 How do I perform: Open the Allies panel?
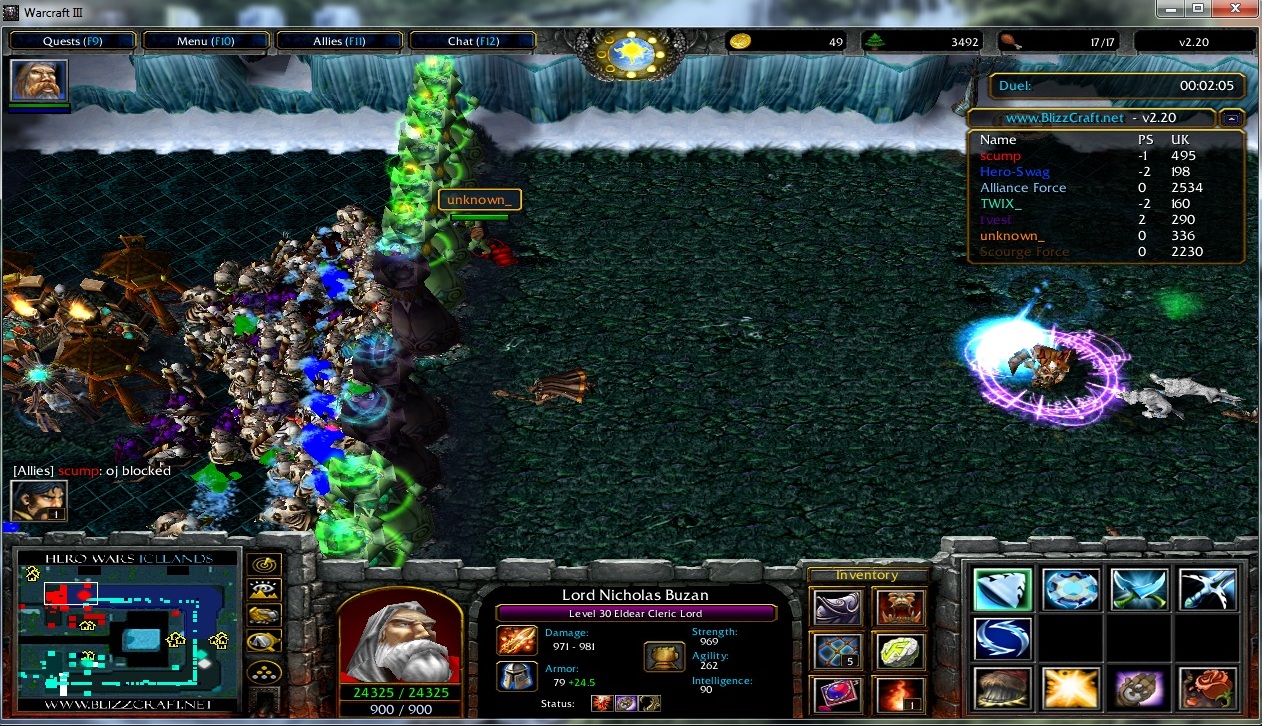coord(340,41)
